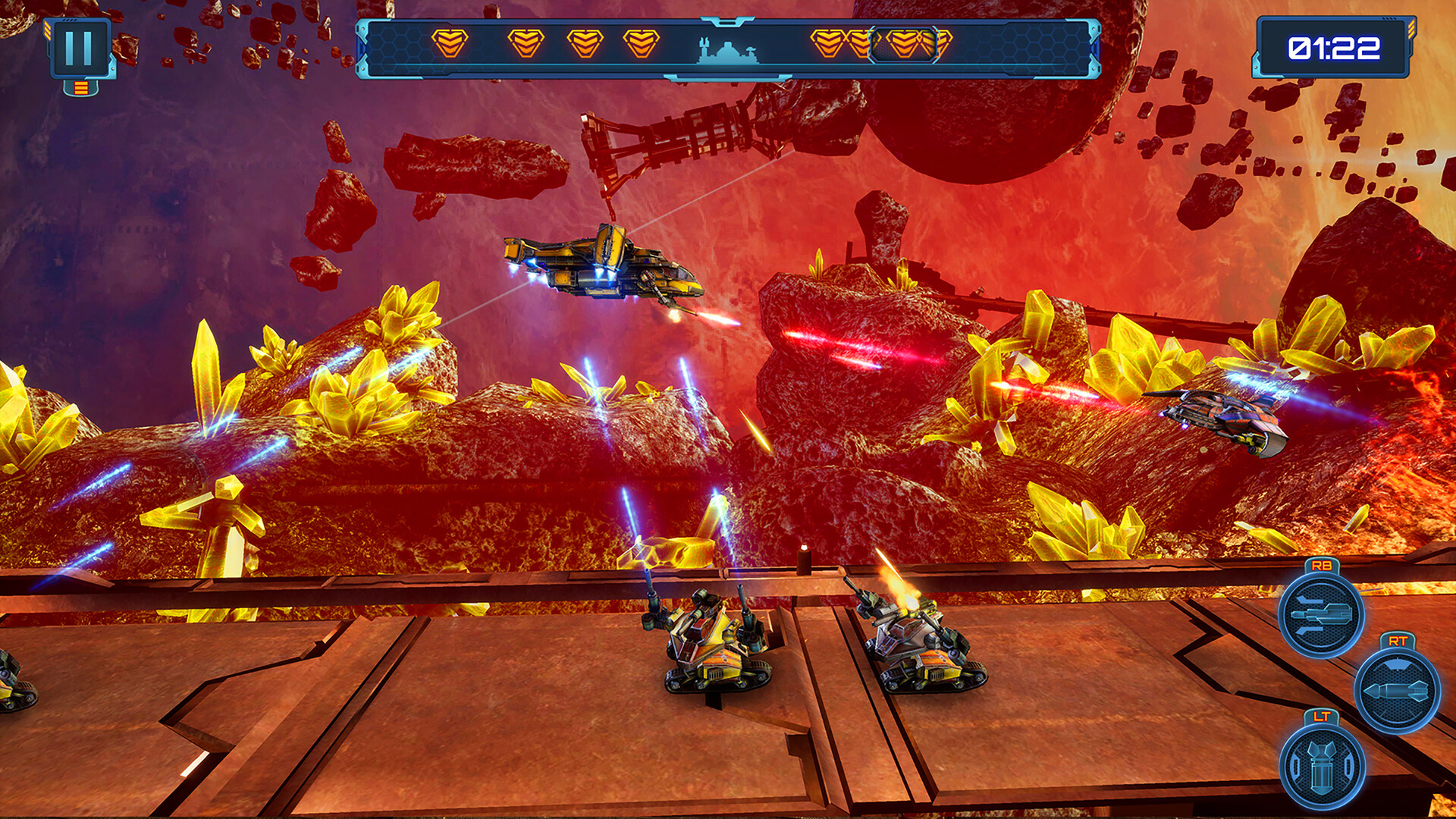The height and width of the screenshot is (819, 1456).
Task: Drop the vertical bomb weapon icon
Action: click(x=1322, y=764)
